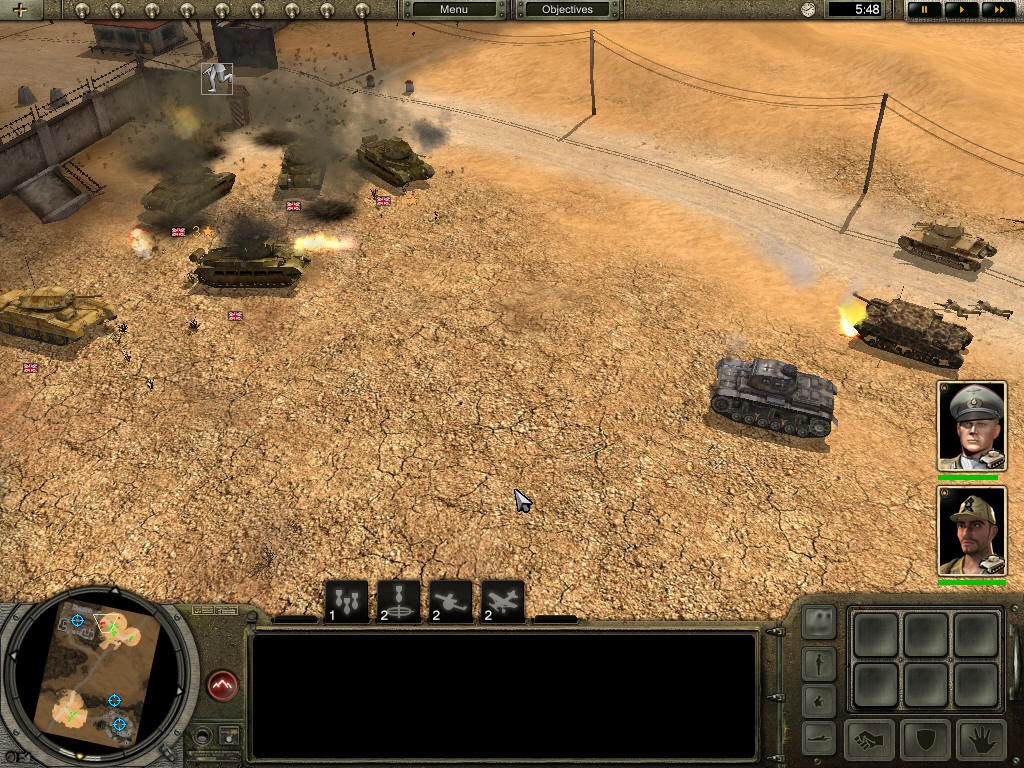Activate the paratrooper drop support ability

(x=398, y=602)
